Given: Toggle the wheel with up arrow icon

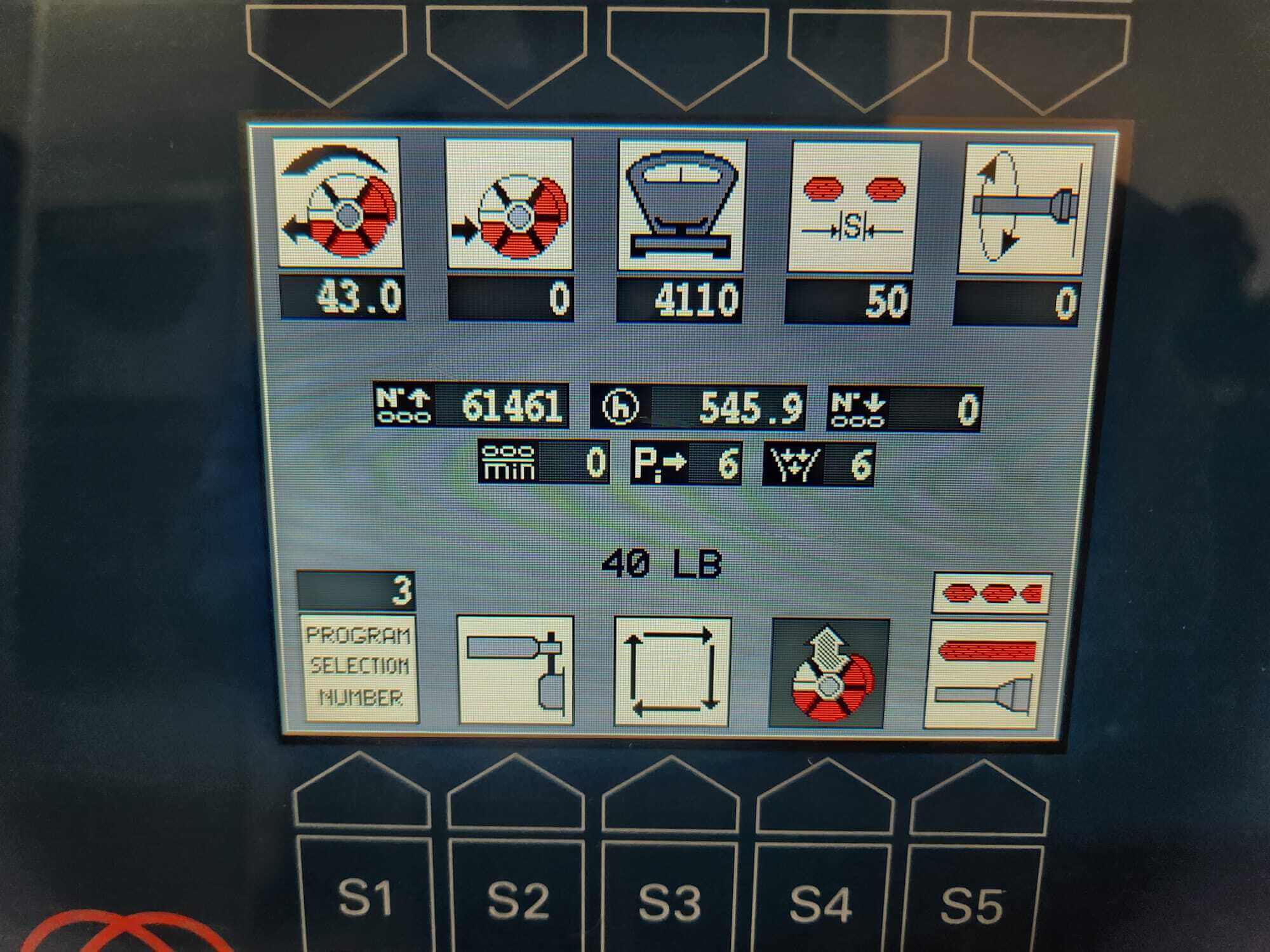Looking at the screenshot, I should [x=829, y=673].
